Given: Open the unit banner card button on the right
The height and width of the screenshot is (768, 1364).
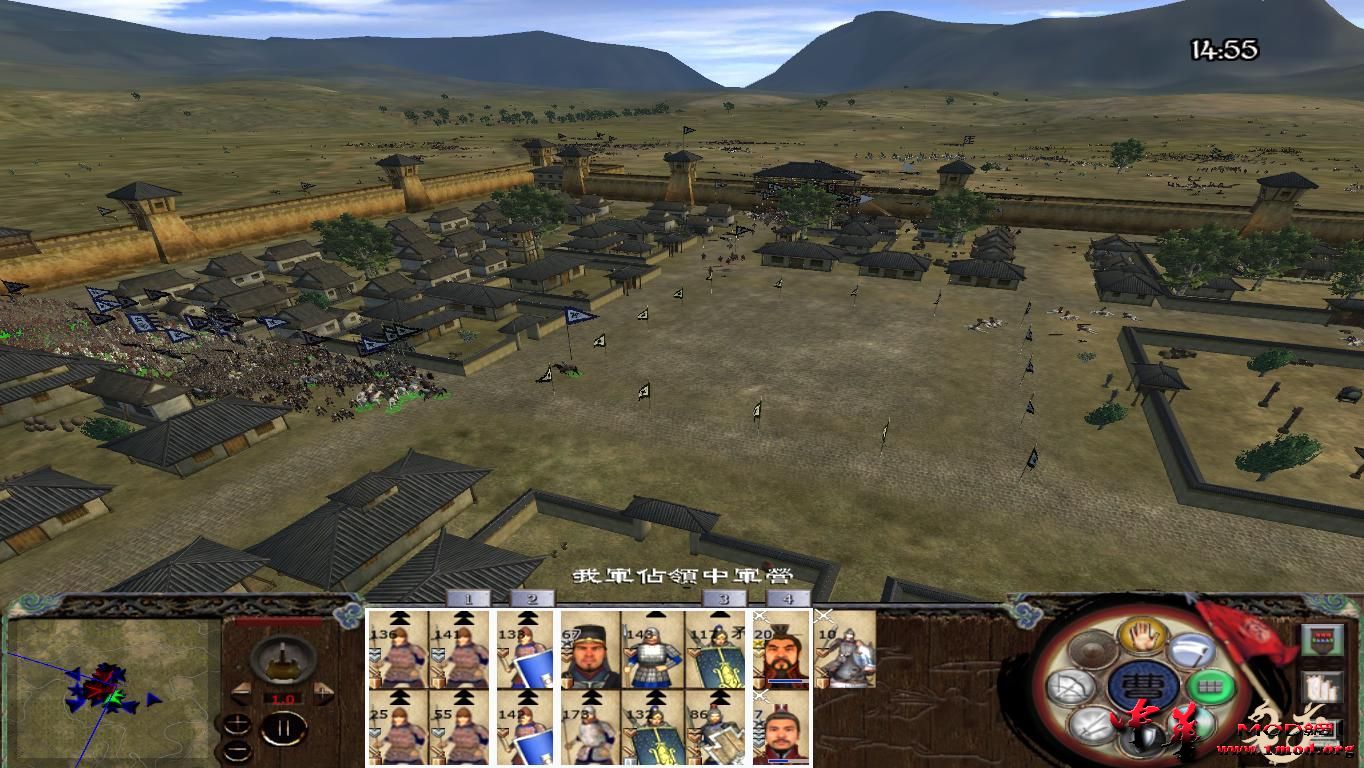Looking at the screenshot, I should point(1323,640).
